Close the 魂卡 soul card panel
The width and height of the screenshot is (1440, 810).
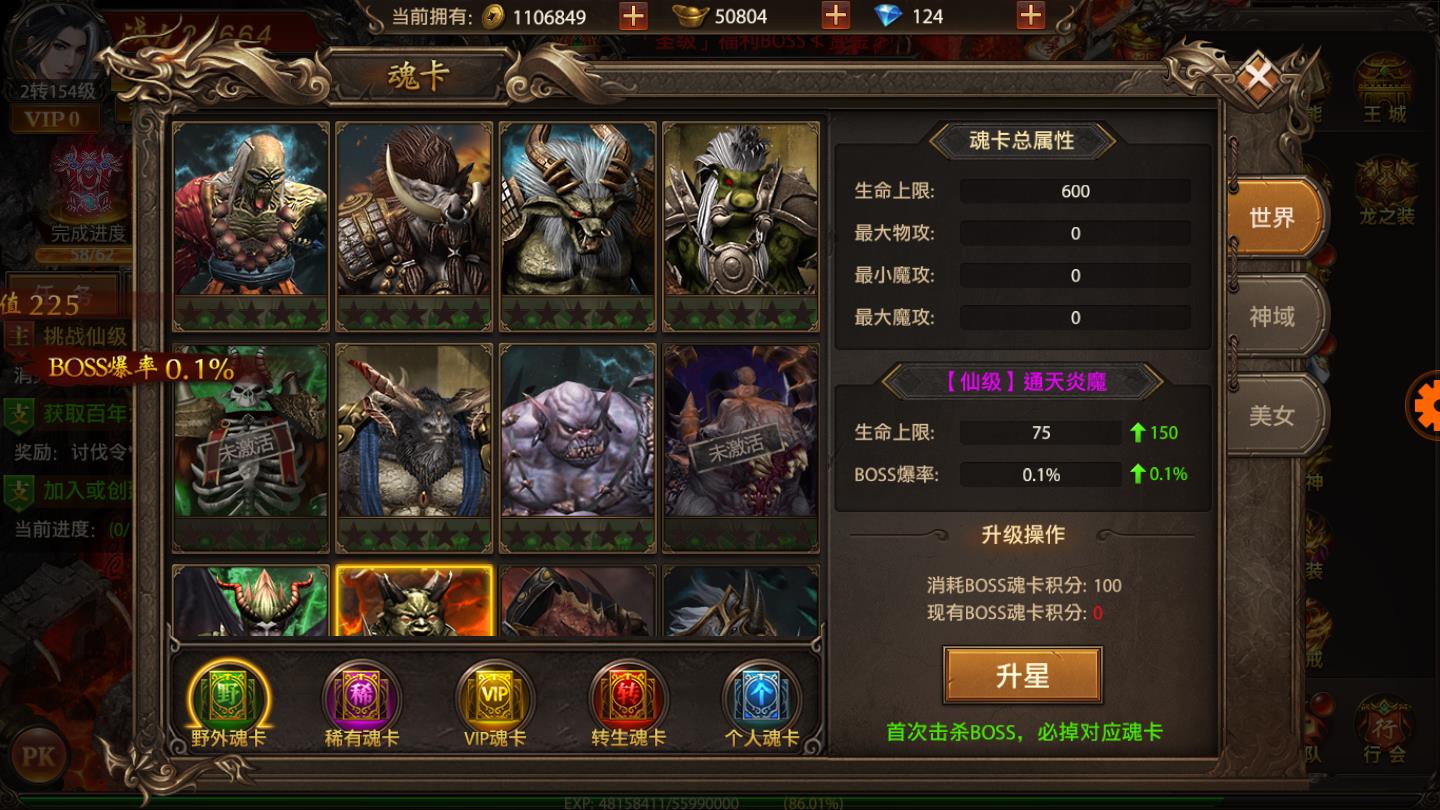[1258, 76]
